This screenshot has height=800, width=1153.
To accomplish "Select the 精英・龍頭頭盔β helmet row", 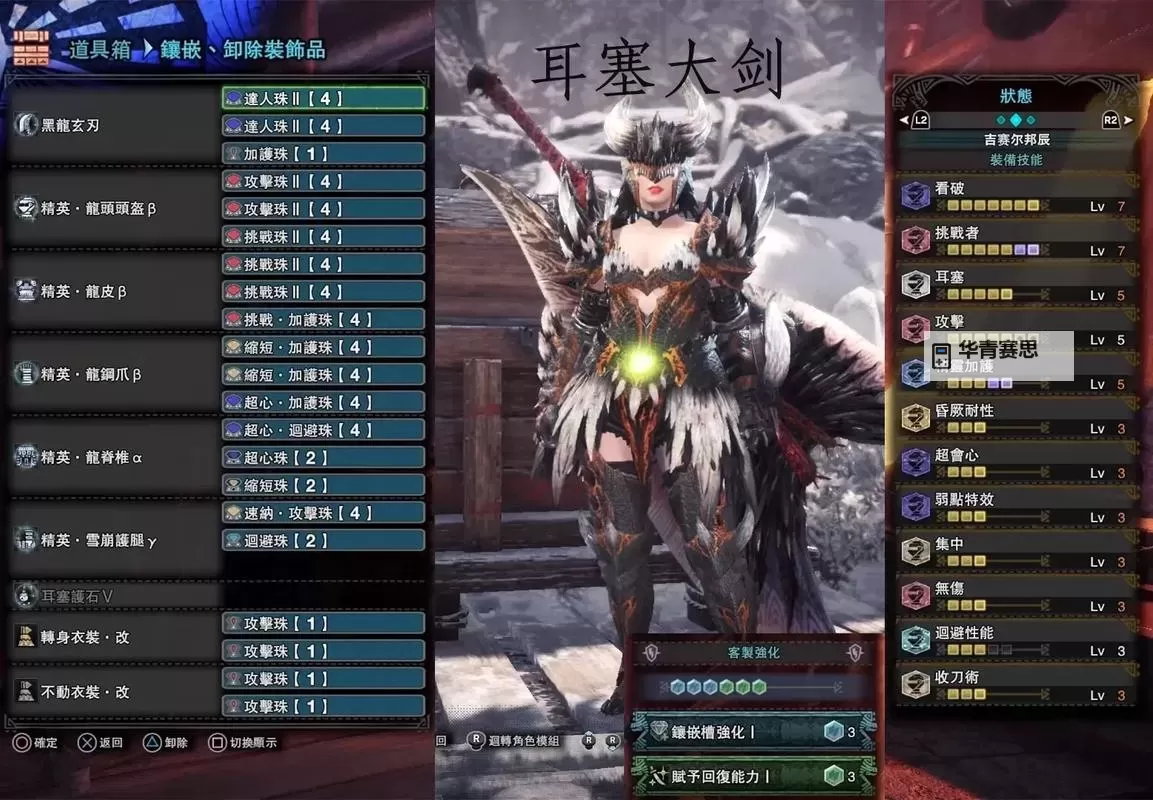I will click(112, 209).
